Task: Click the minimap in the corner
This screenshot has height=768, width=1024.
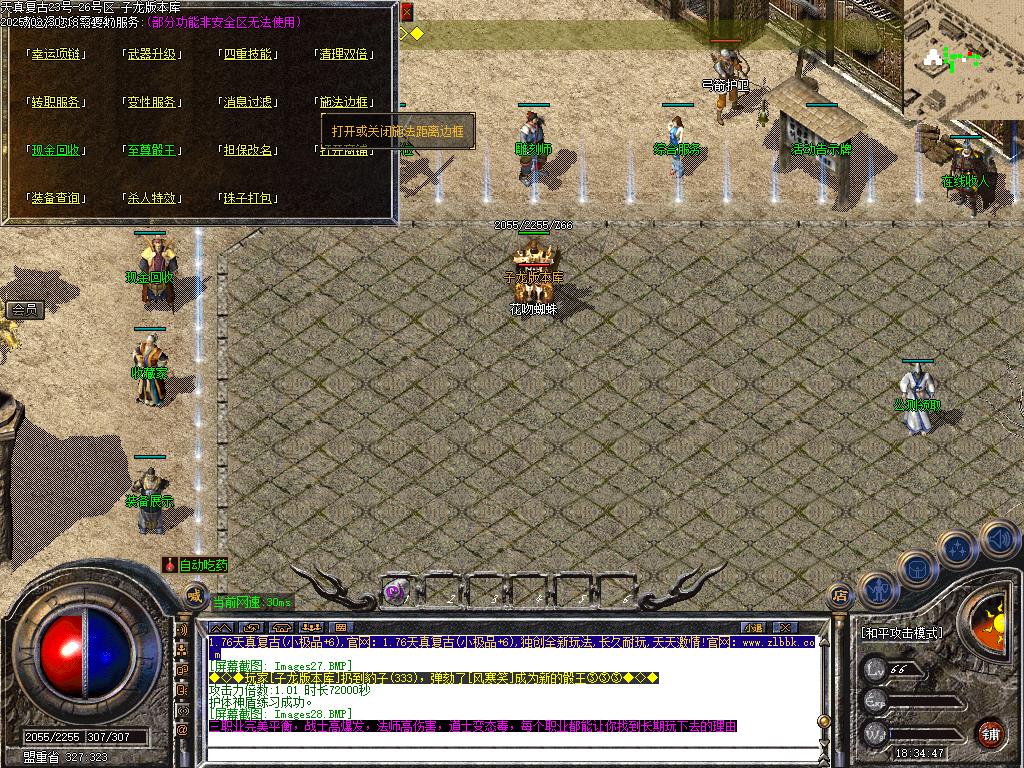Action: (x=962, y=58)
